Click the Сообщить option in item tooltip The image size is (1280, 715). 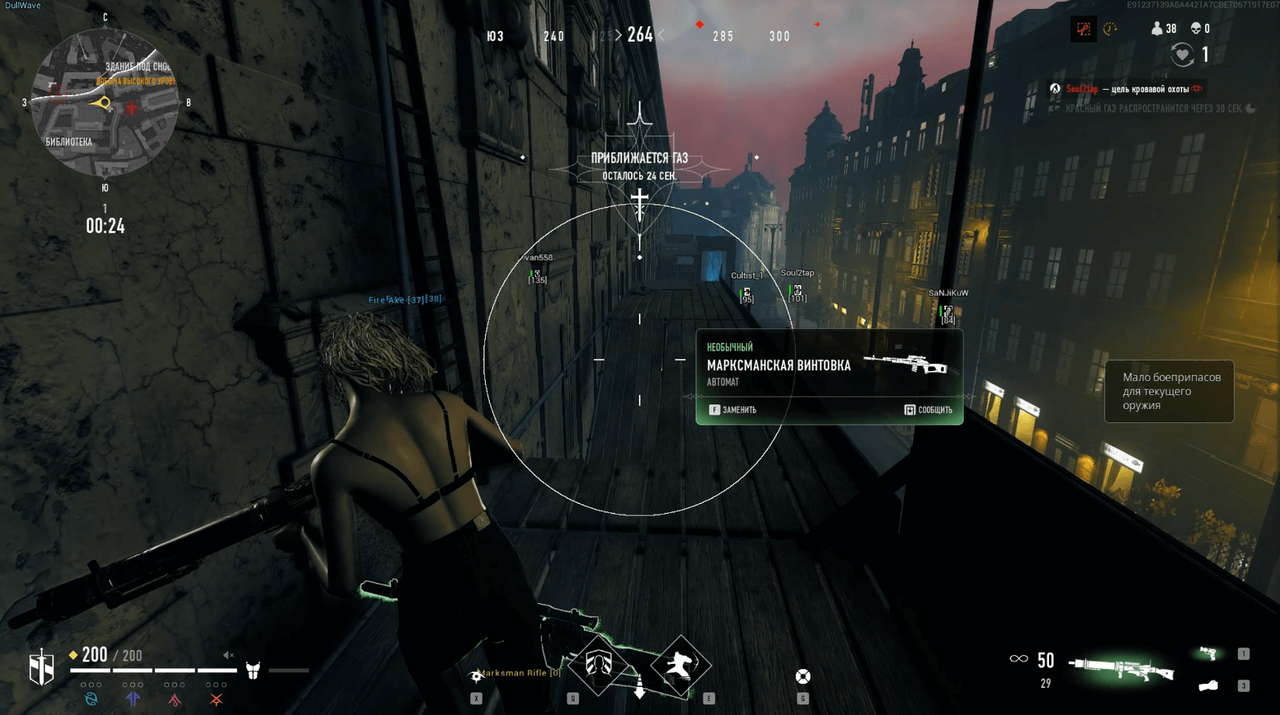(928, 409)
